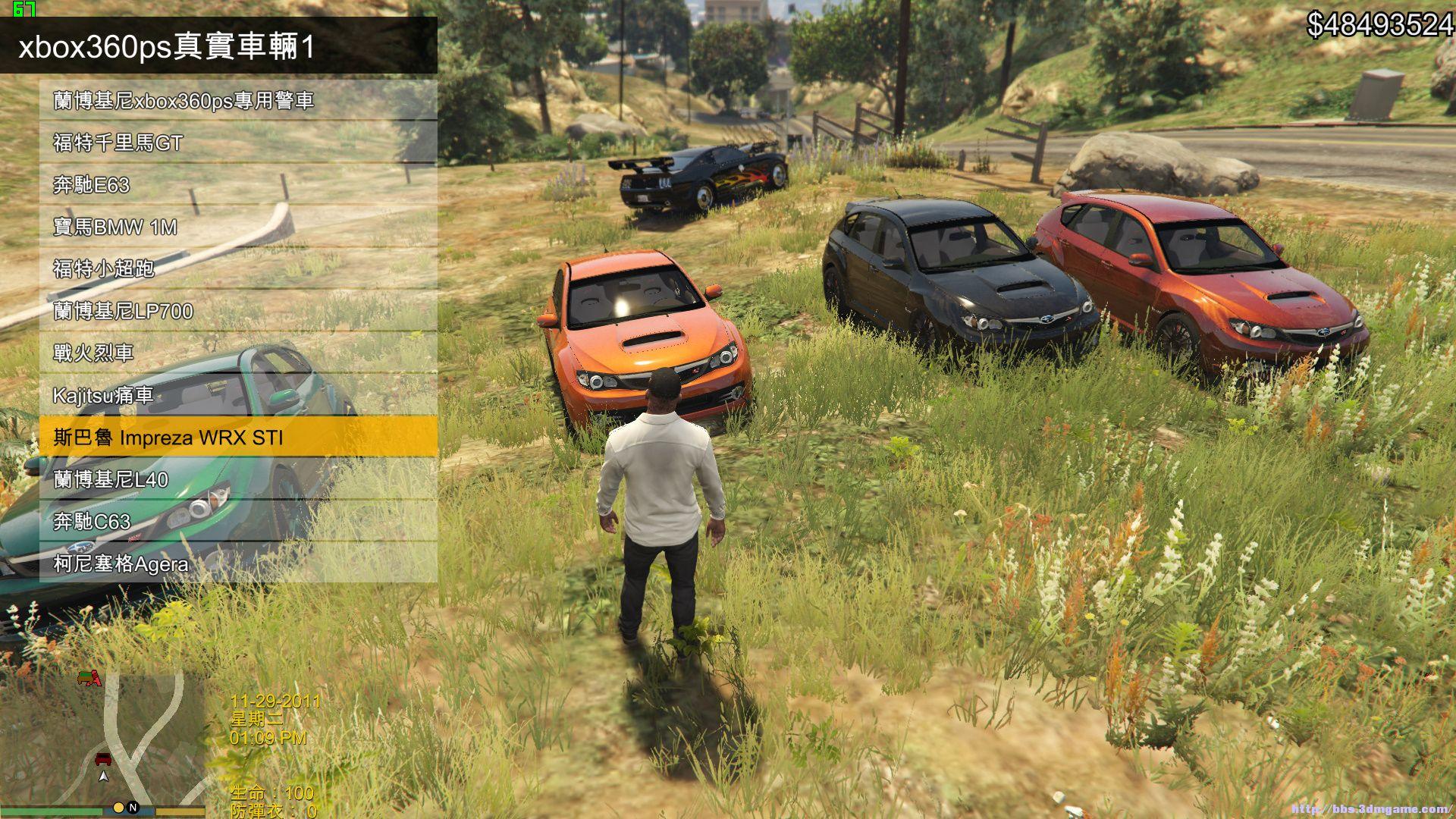Click the red car marker on minimap
1456x819 pixels.
click(103, 758)
